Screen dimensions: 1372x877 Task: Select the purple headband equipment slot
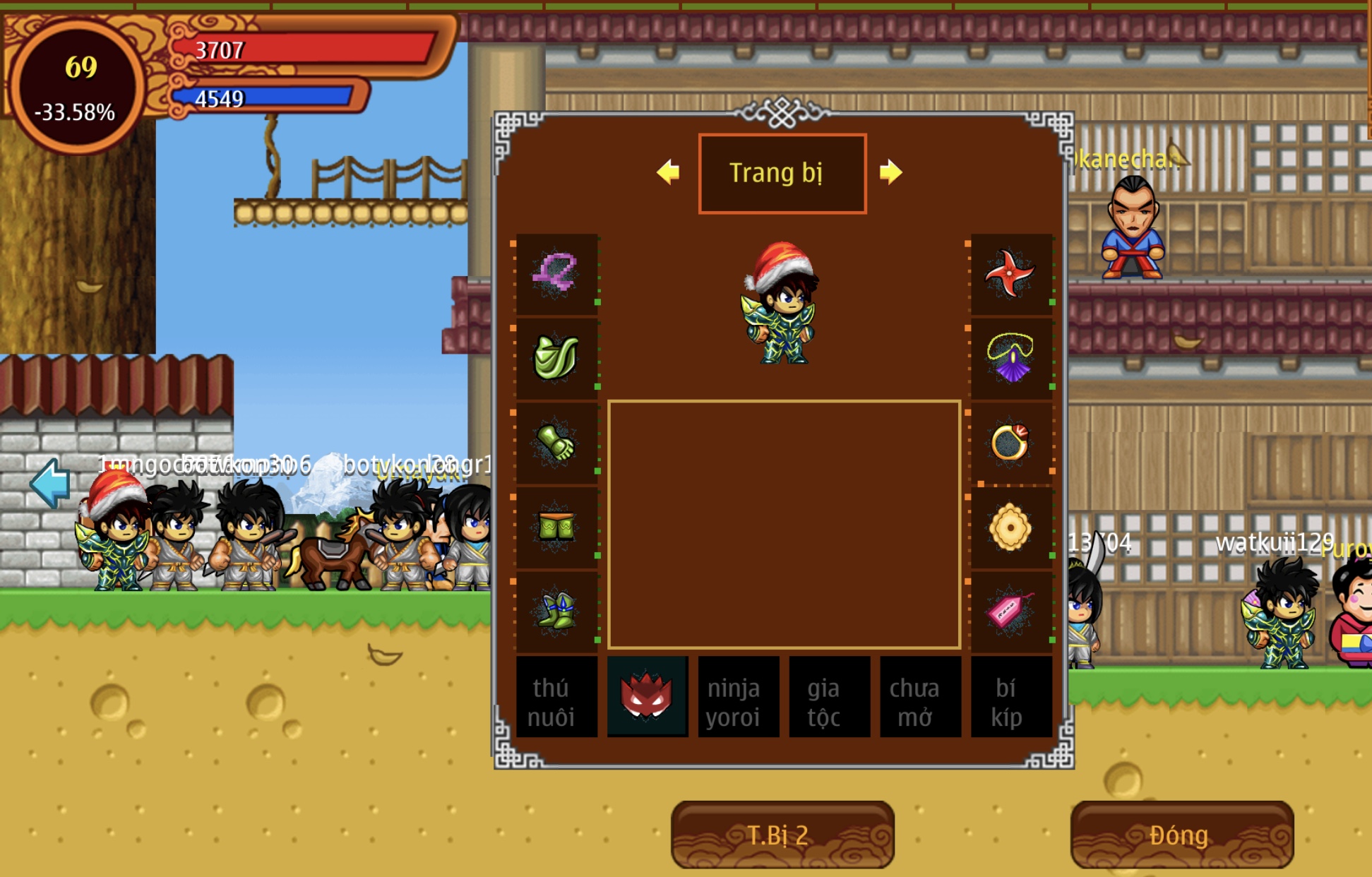(x=556, y=274)
